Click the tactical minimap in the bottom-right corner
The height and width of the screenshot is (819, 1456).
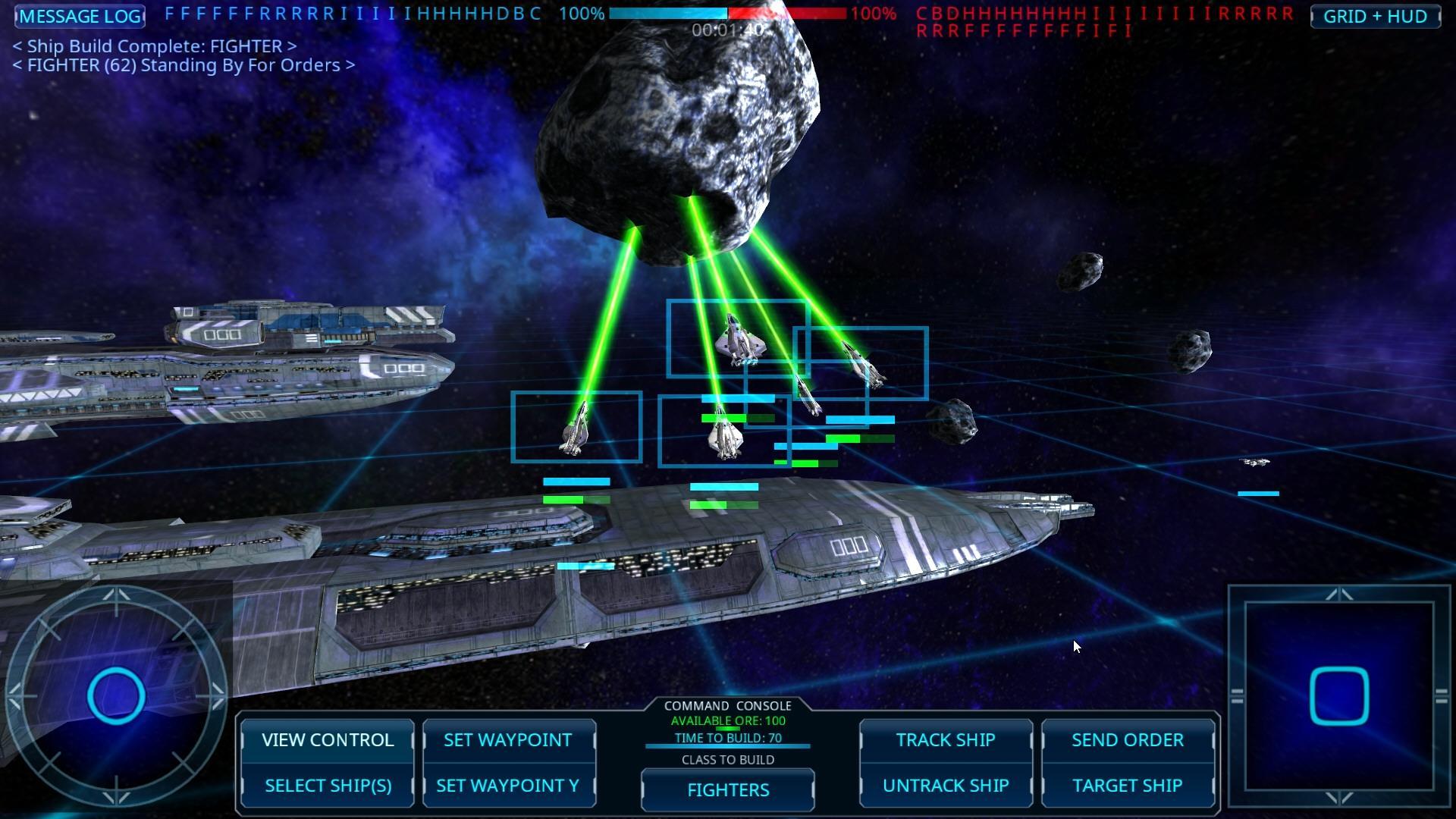[1340, 695]
